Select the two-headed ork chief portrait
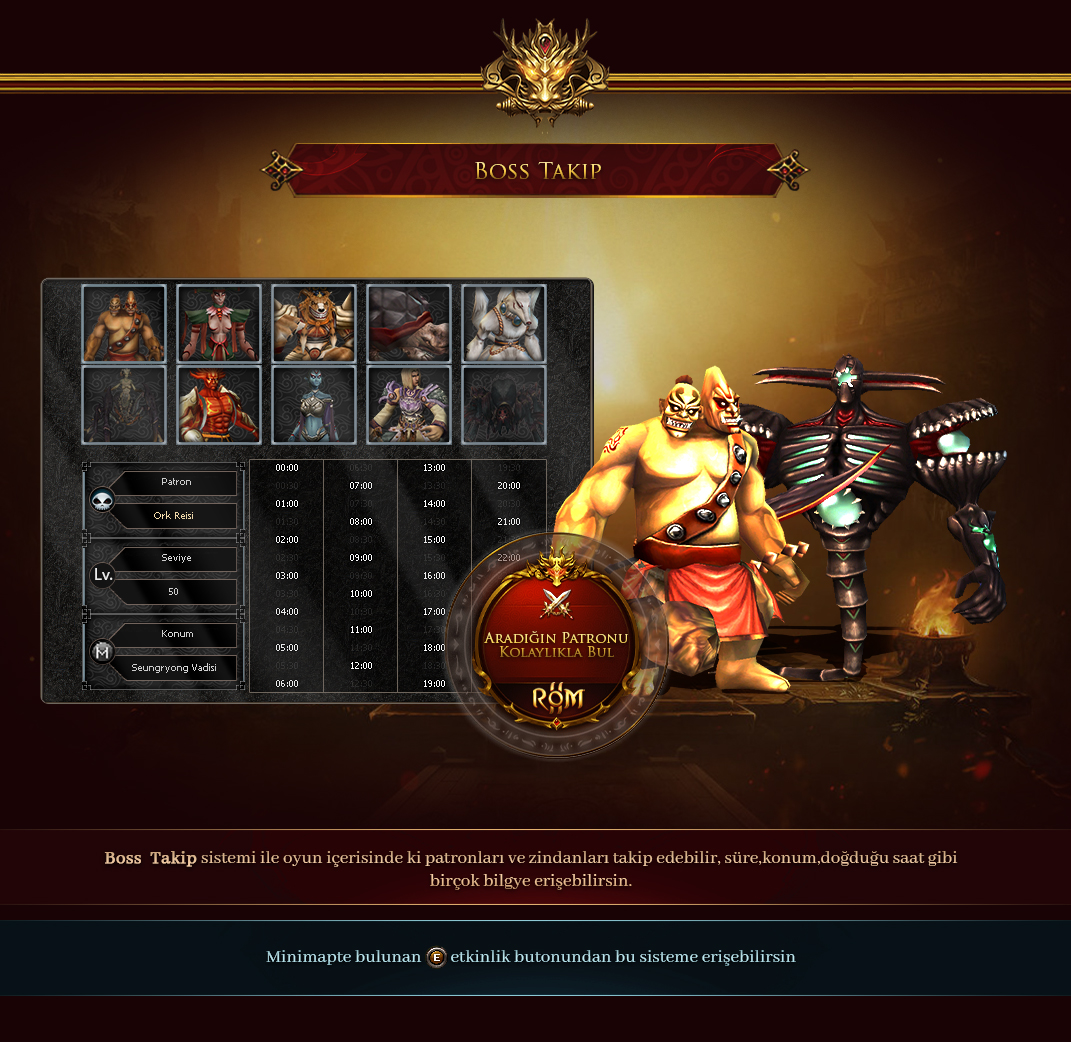This screenshot has width=1071, height=1042. click(124, 323)
